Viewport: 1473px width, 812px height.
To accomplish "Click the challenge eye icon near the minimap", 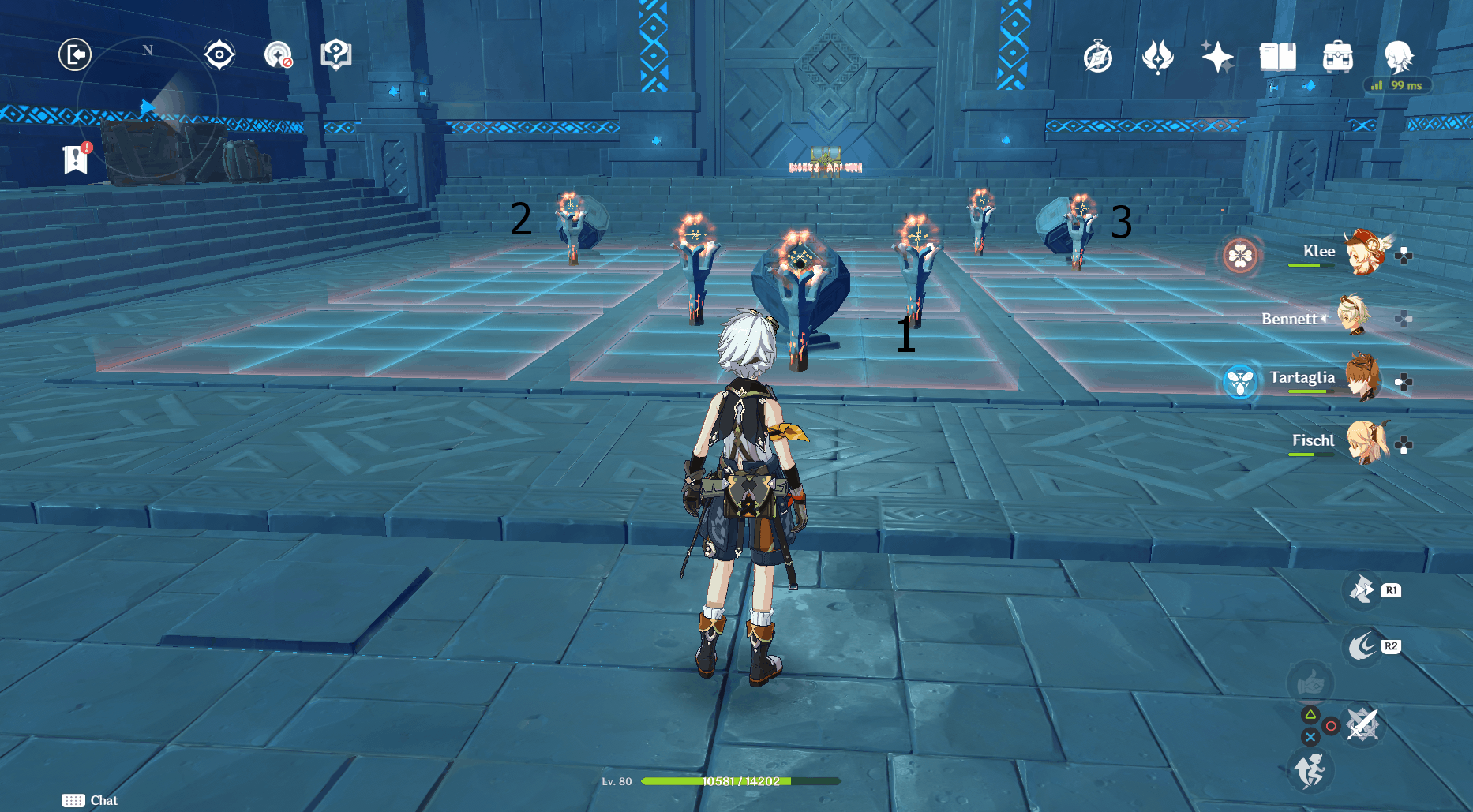I will point(219,54).
